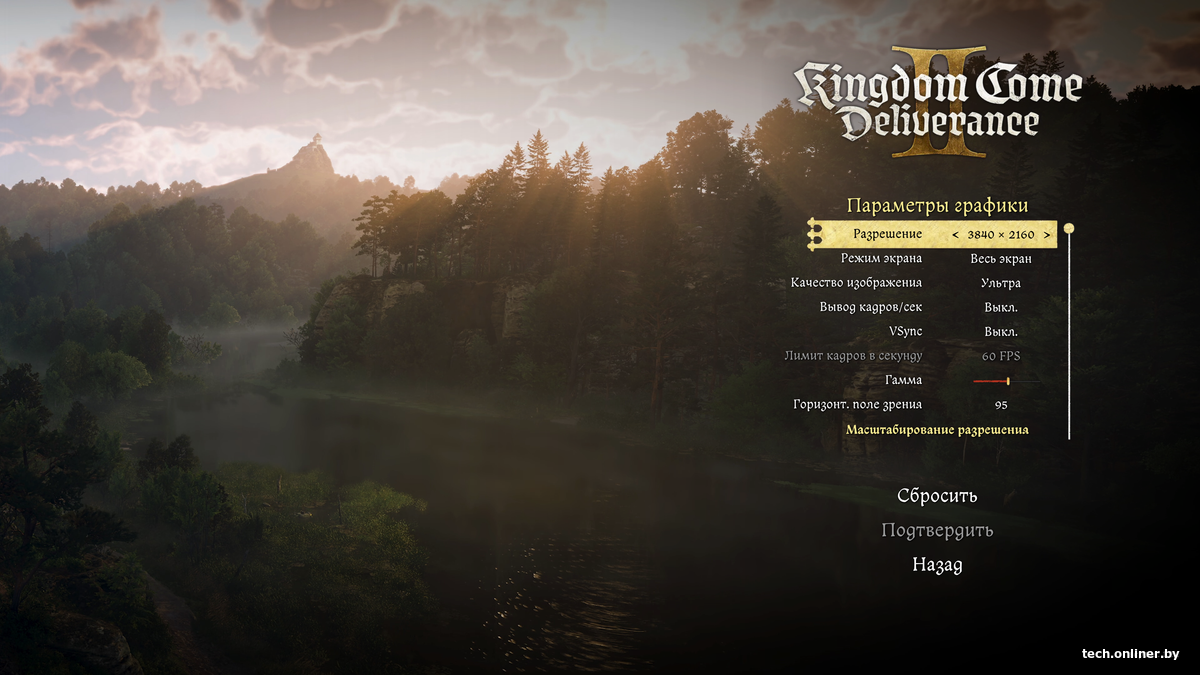Image resolution: width=1200 pixels, height=675 pixels.
Task: Toggle the VSync option
Action: coord(1000,331)
